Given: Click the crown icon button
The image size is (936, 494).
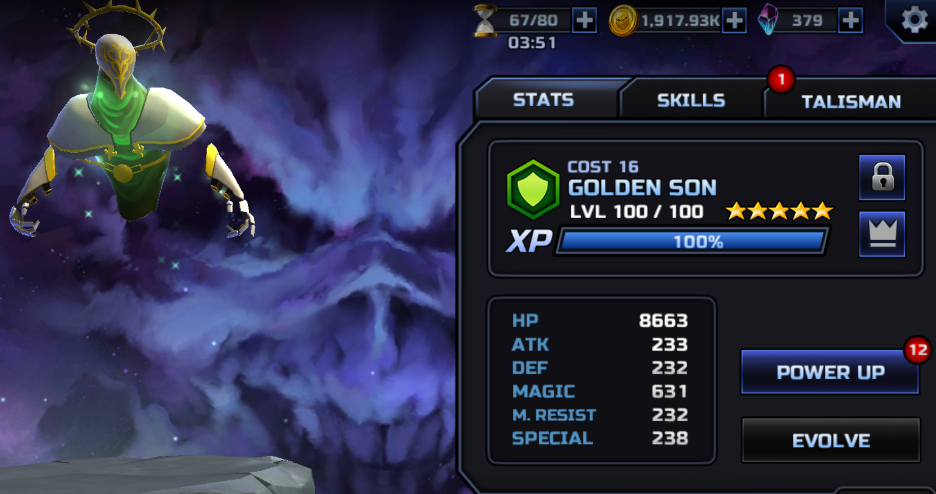Looking at the screenshot, I should (881, 233).
